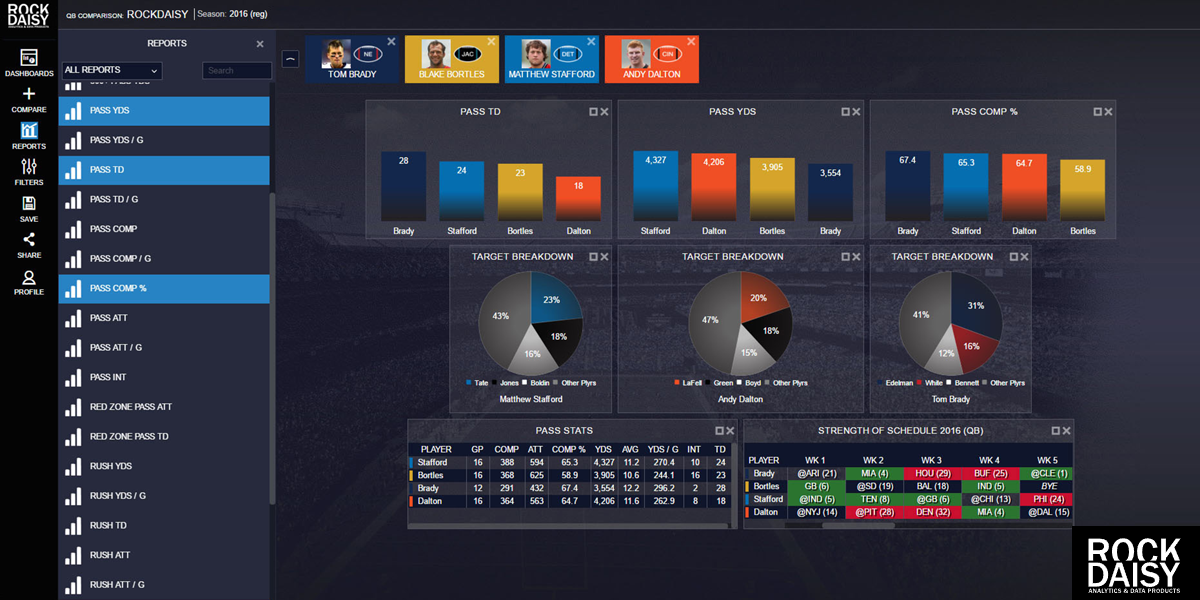Close the Reports panel

[260, 44]
